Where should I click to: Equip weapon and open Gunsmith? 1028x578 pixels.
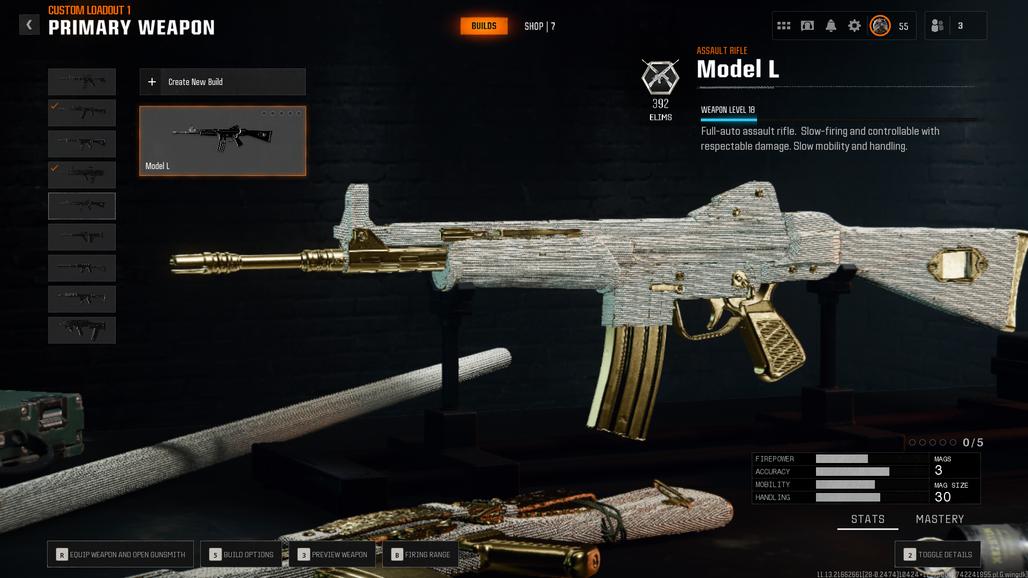120,554
